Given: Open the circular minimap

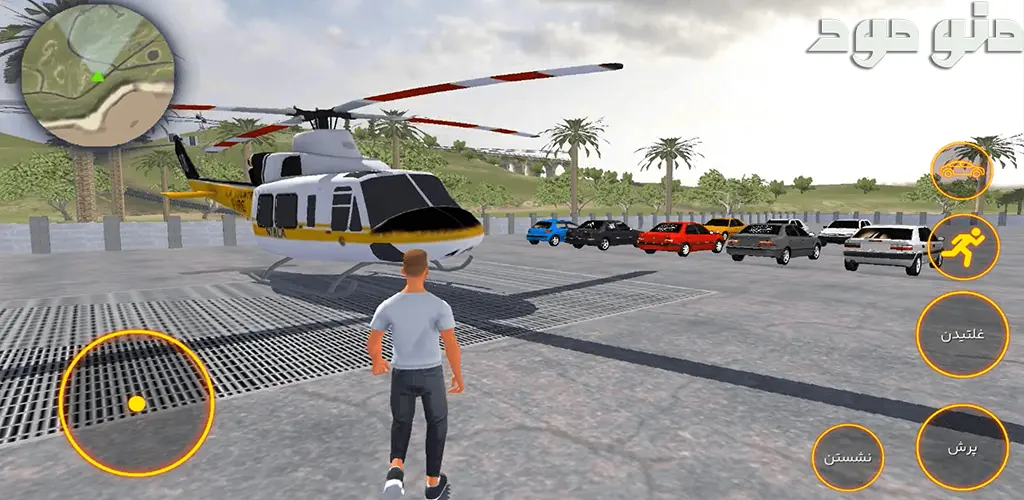Looking at the screenshot, I should [97, 76].
